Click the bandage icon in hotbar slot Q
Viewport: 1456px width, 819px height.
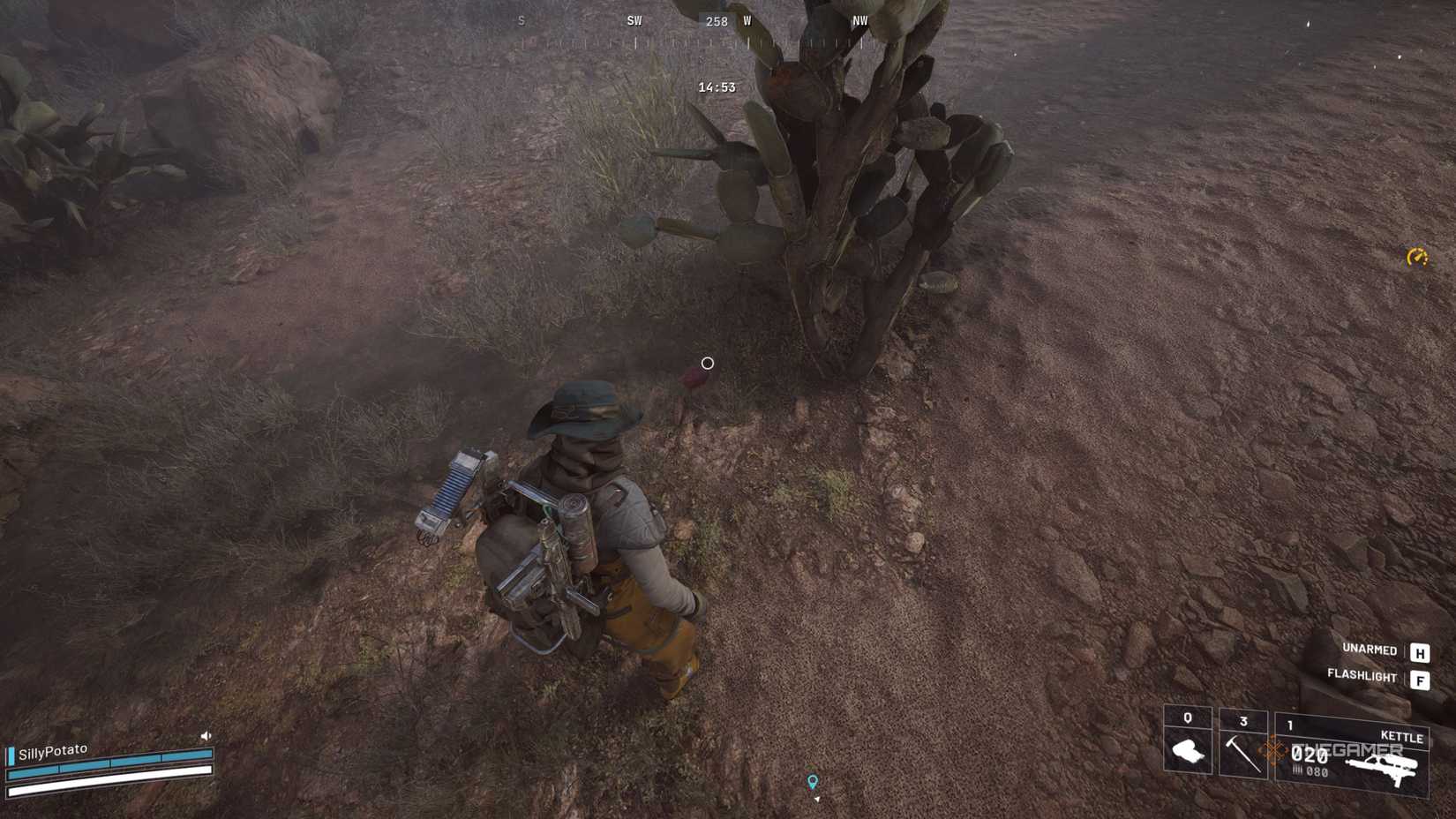[1190, 752]
